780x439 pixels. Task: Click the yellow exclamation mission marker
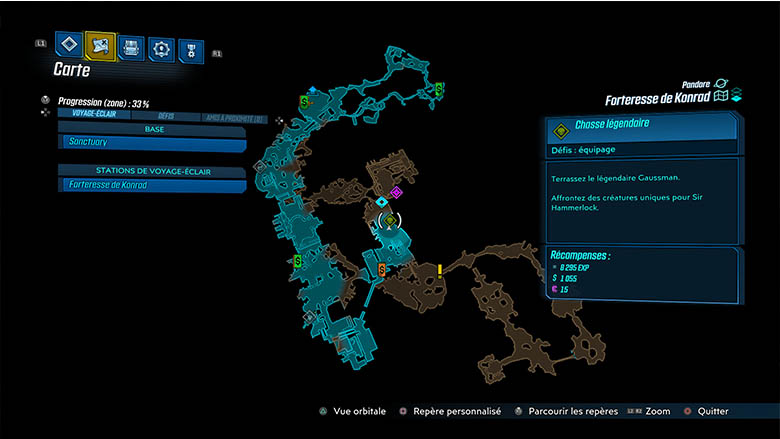439,270
